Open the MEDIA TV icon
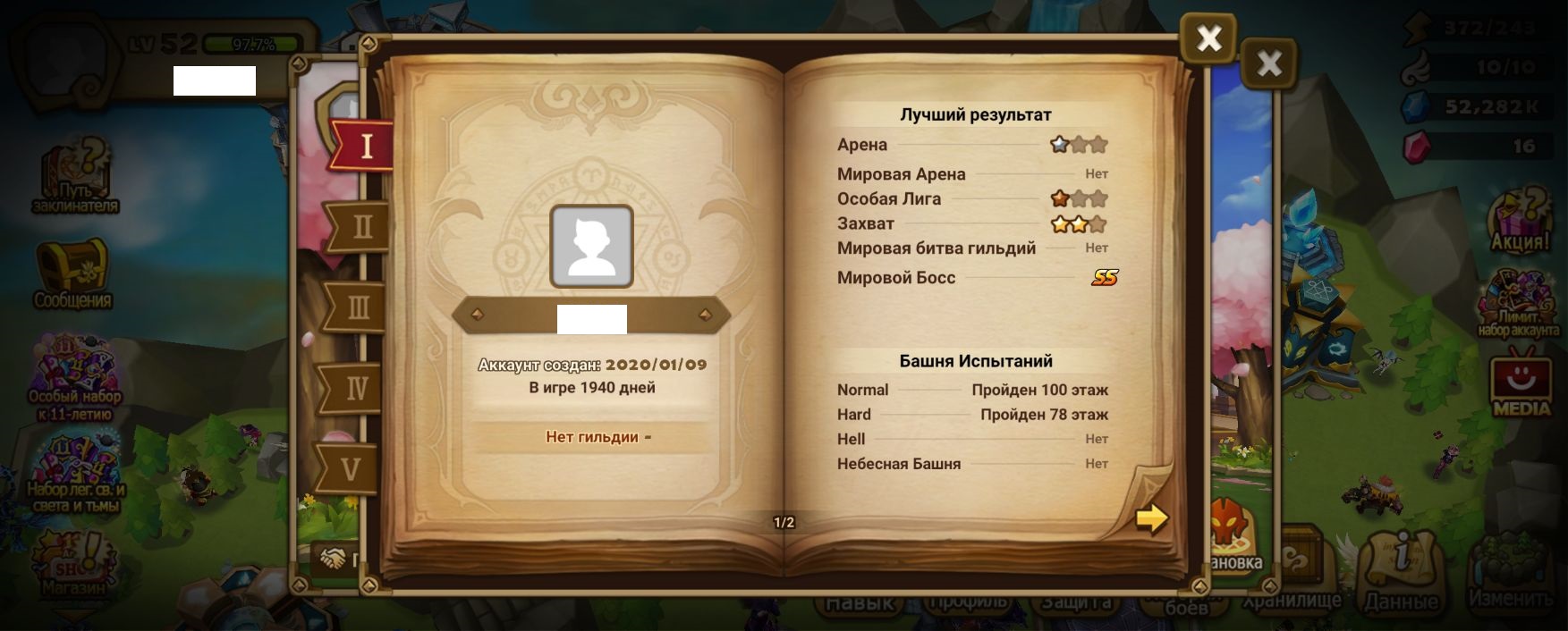Viewport: 1568px width, 631px height. (x=1521, y=386)
